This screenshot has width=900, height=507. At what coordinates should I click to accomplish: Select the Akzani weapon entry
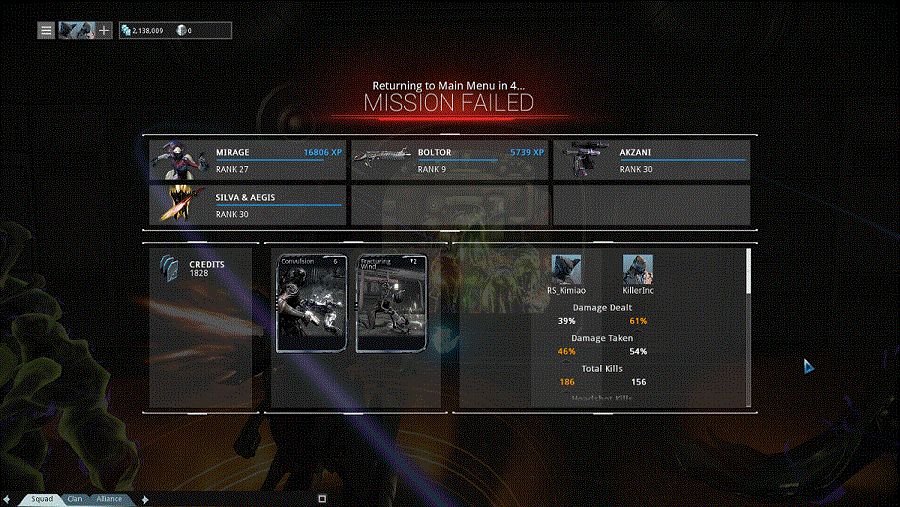[651, 160]
